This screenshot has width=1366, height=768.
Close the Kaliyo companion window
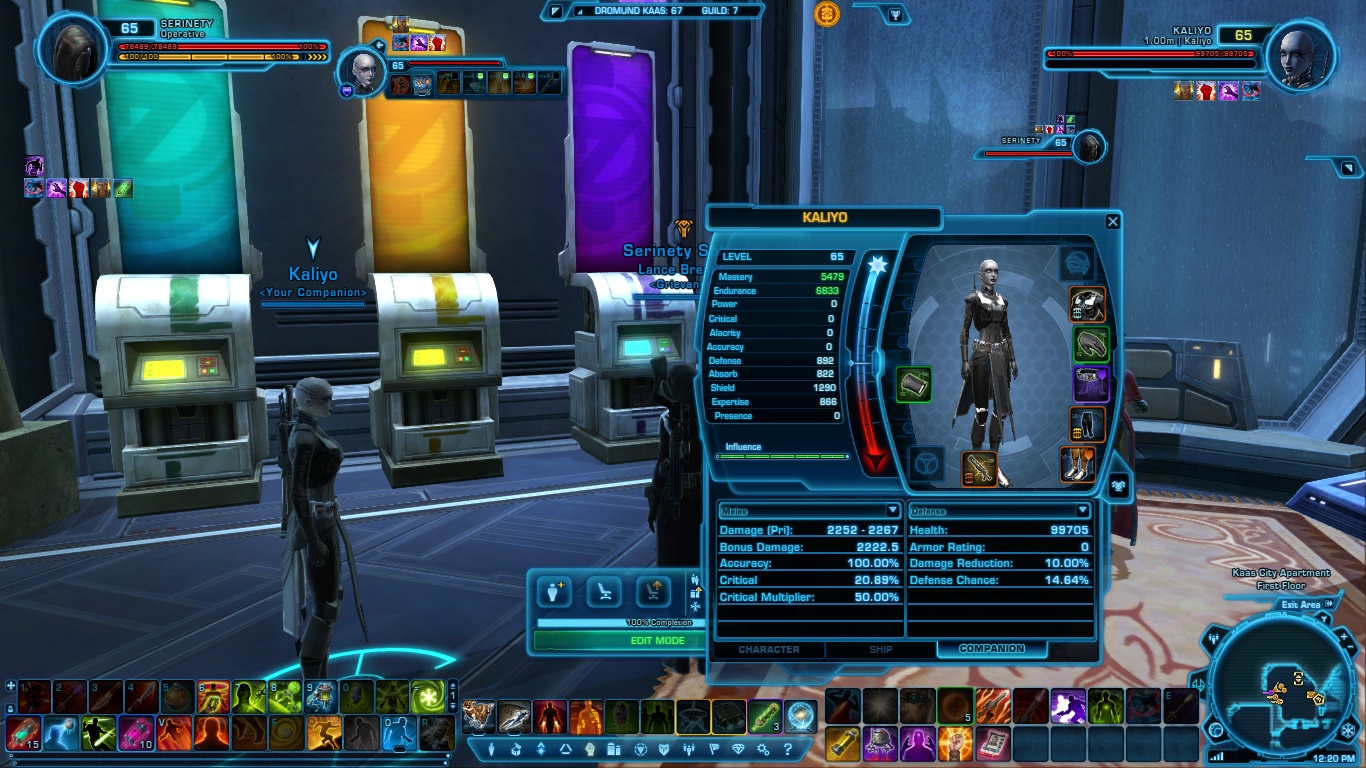pyautogui.click(x=1113, y=222)
